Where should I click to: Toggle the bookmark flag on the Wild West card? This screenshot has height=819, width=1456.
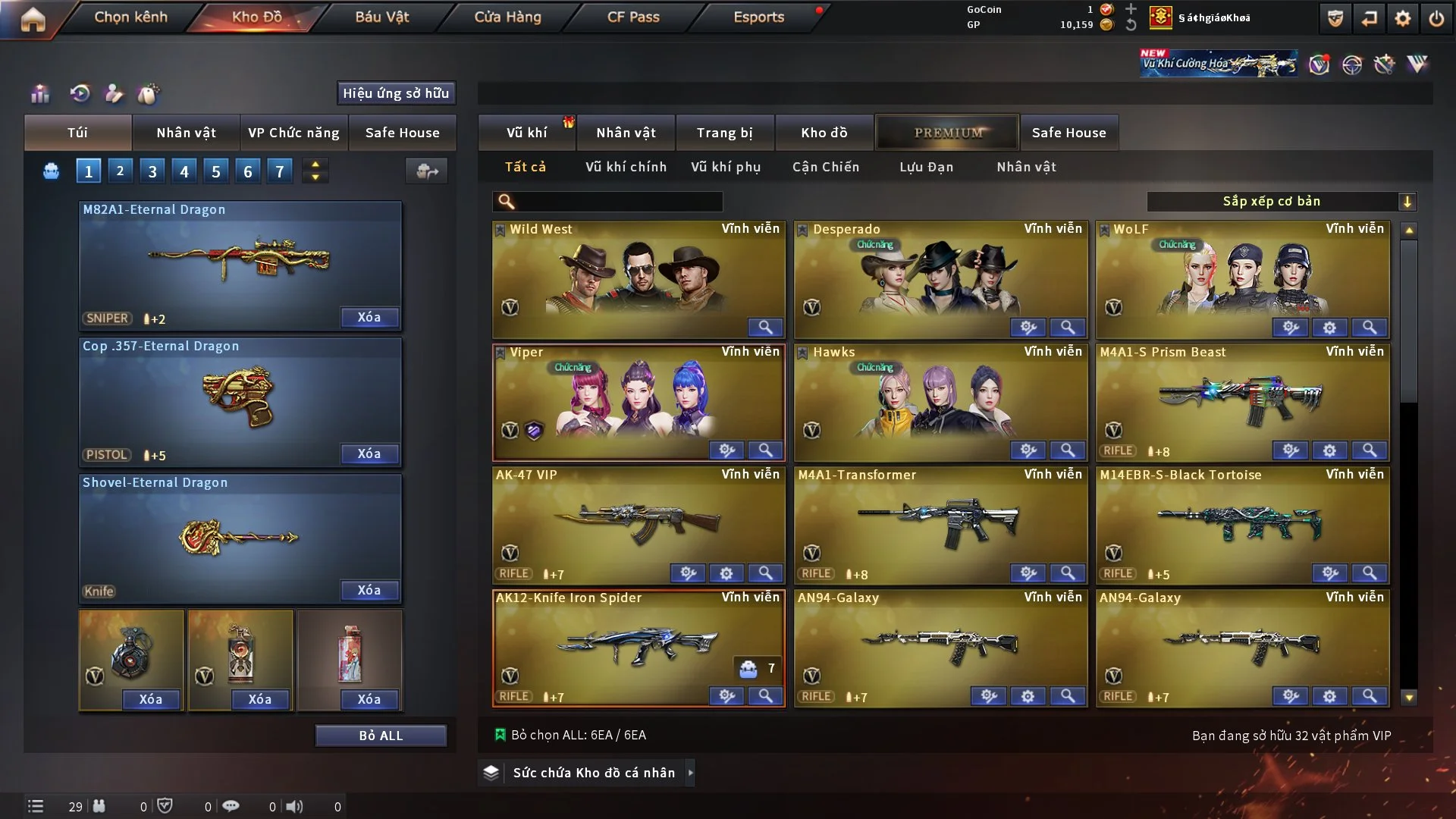tap(501, 228)
